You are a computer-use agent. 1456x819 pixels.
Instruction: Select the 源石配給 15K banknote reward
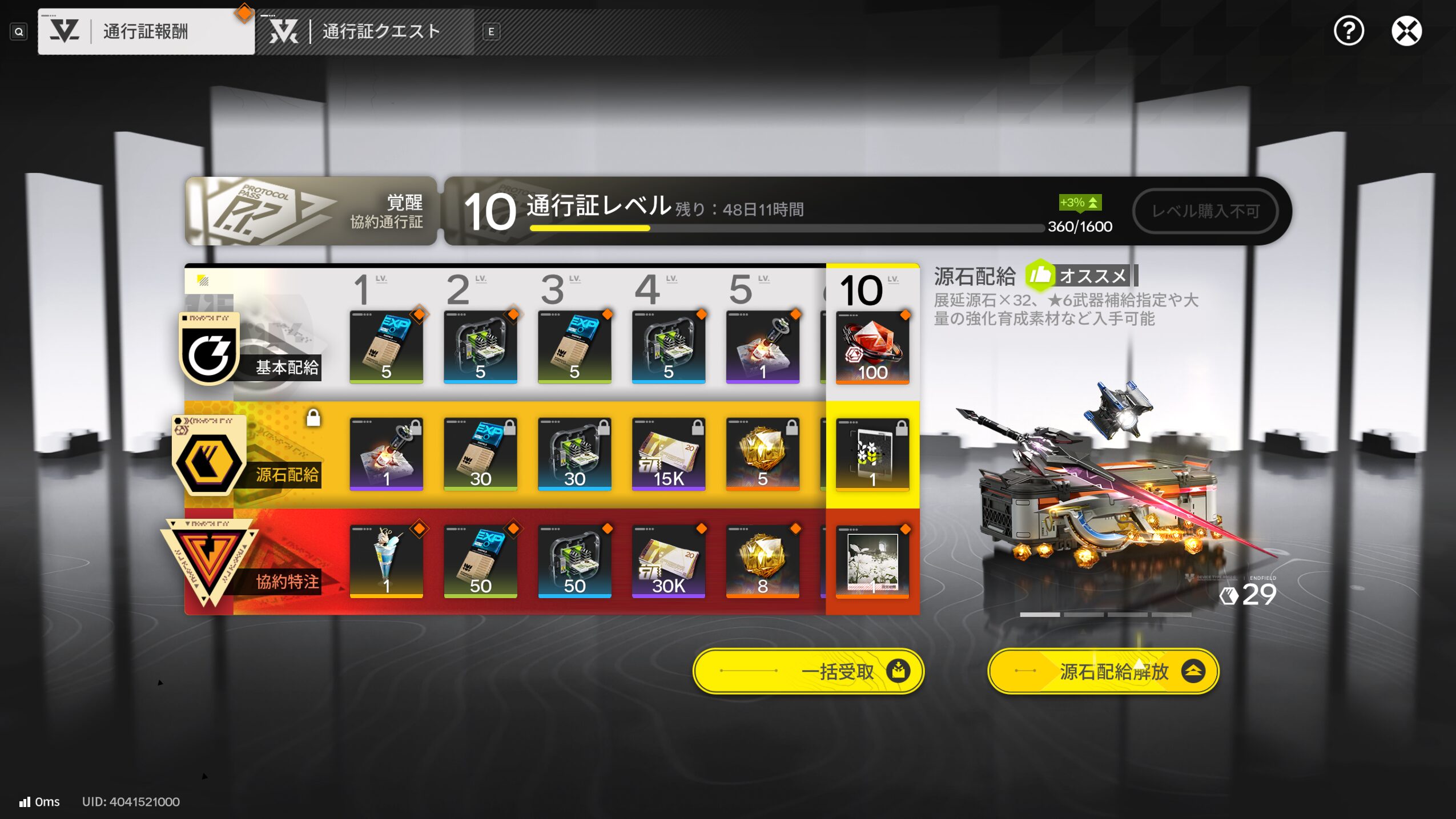668,454
